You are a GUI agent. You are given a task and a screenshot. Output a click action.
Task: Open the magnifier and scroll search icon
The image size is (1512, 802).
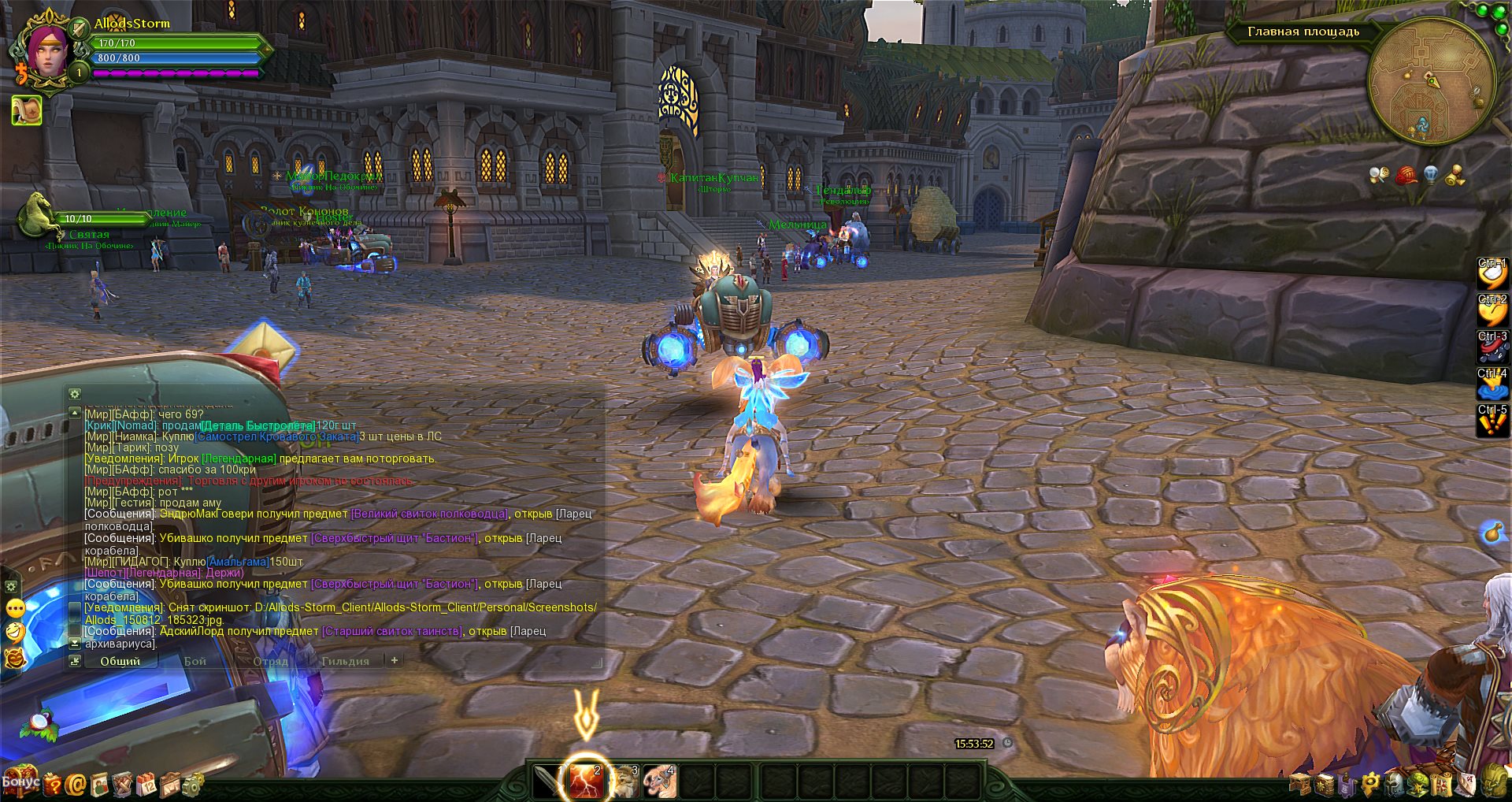(1378, 175)
